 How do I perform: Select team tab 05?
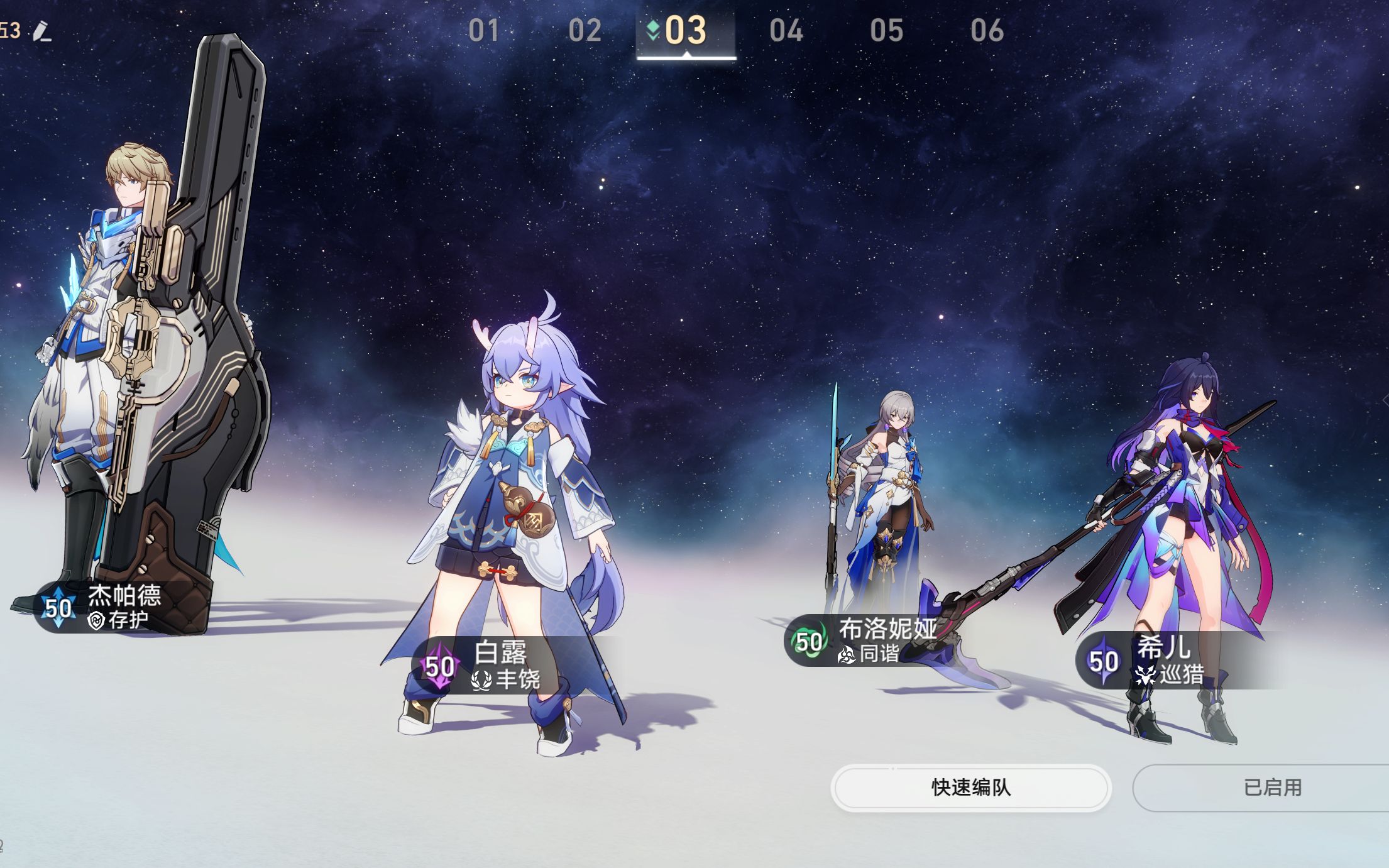click(x=887, y=30)
